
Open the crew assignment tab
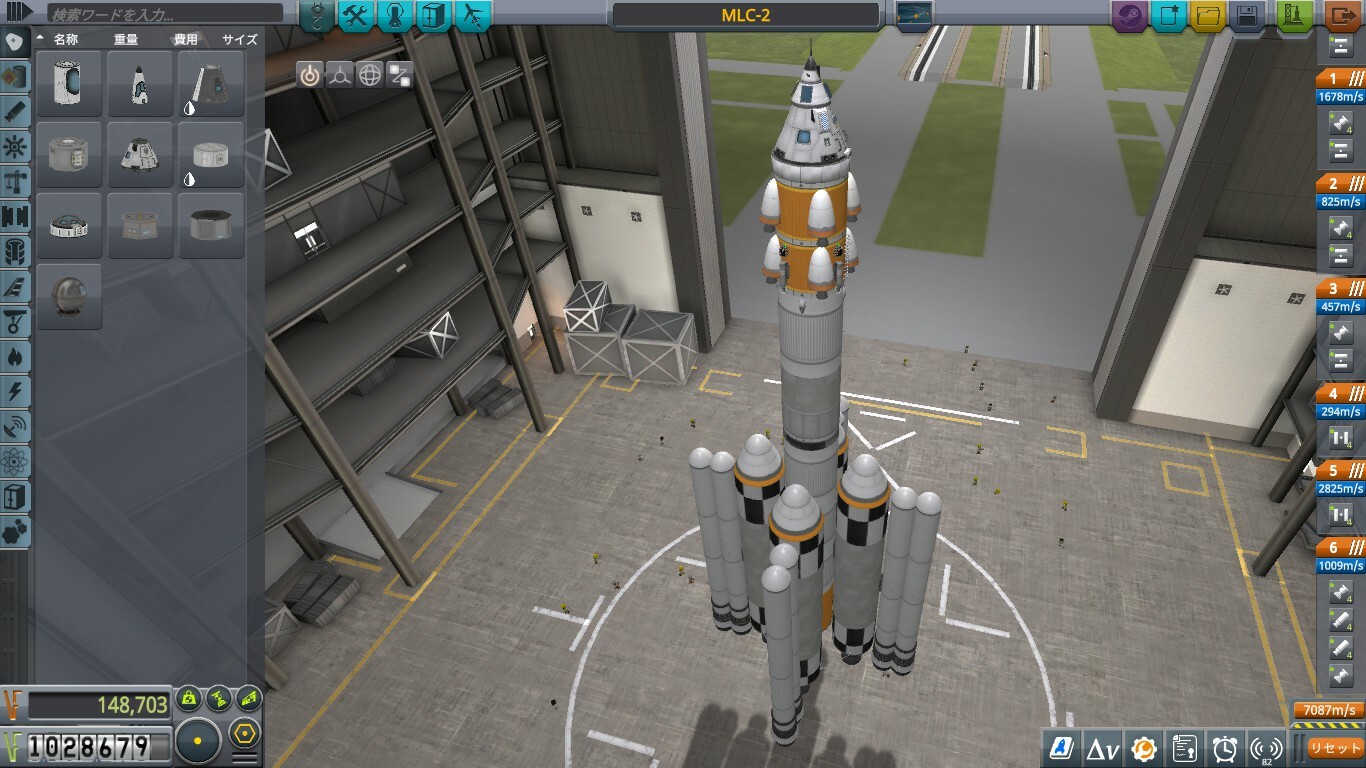coord(395,16)
